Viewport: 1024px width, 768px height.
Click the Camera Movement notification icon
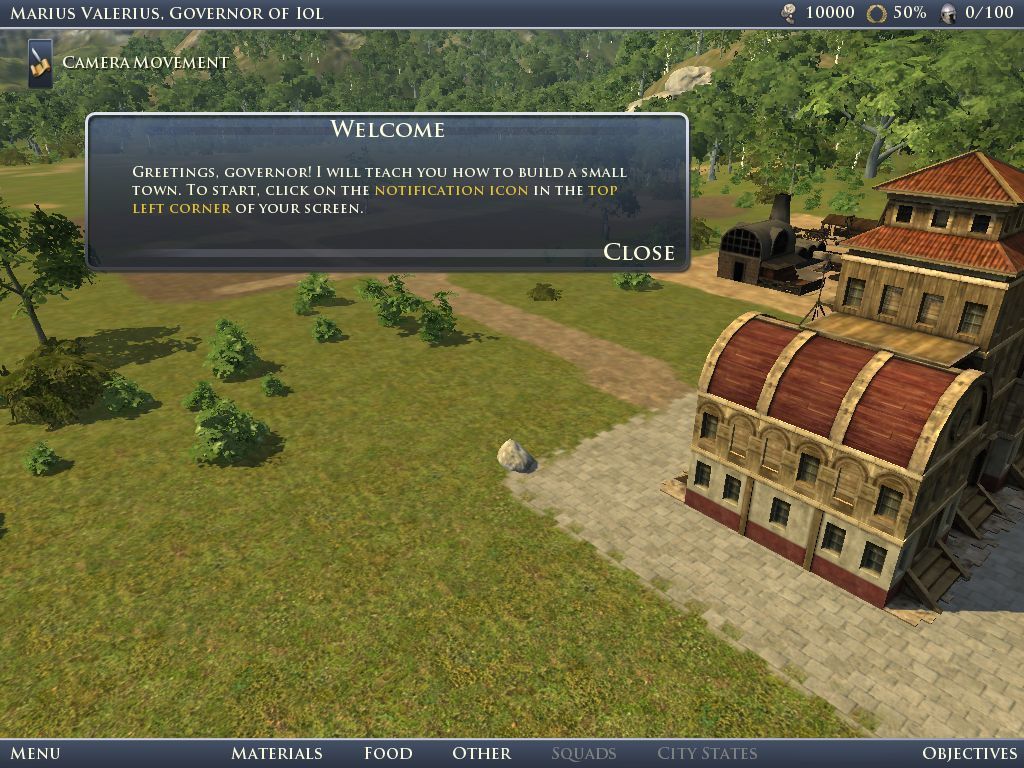pos(40,63)
